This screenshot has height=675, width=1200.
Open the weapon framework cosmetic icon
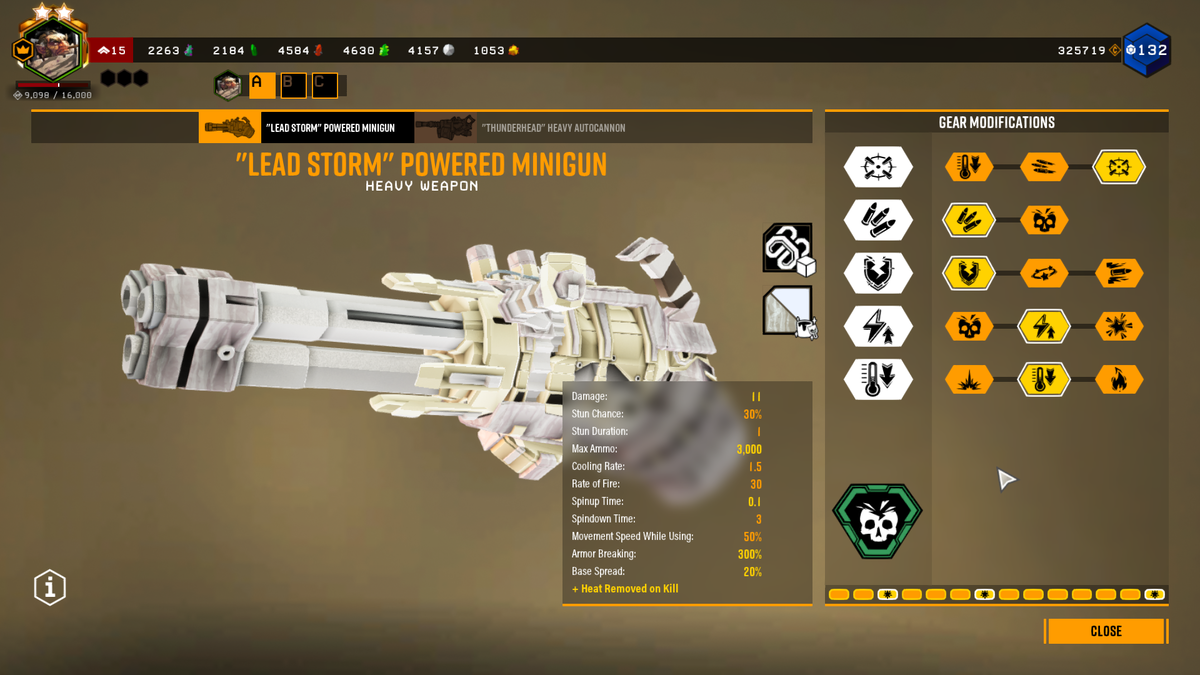pos(788,248)
